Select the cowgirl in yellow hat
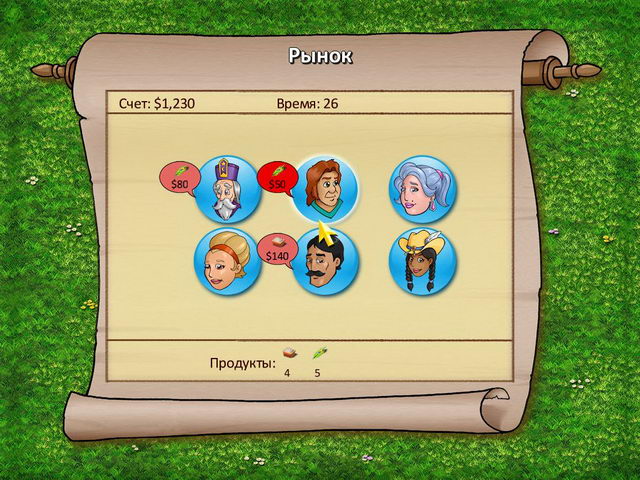Viewport: 640px width, 480px height. (422, 262)
